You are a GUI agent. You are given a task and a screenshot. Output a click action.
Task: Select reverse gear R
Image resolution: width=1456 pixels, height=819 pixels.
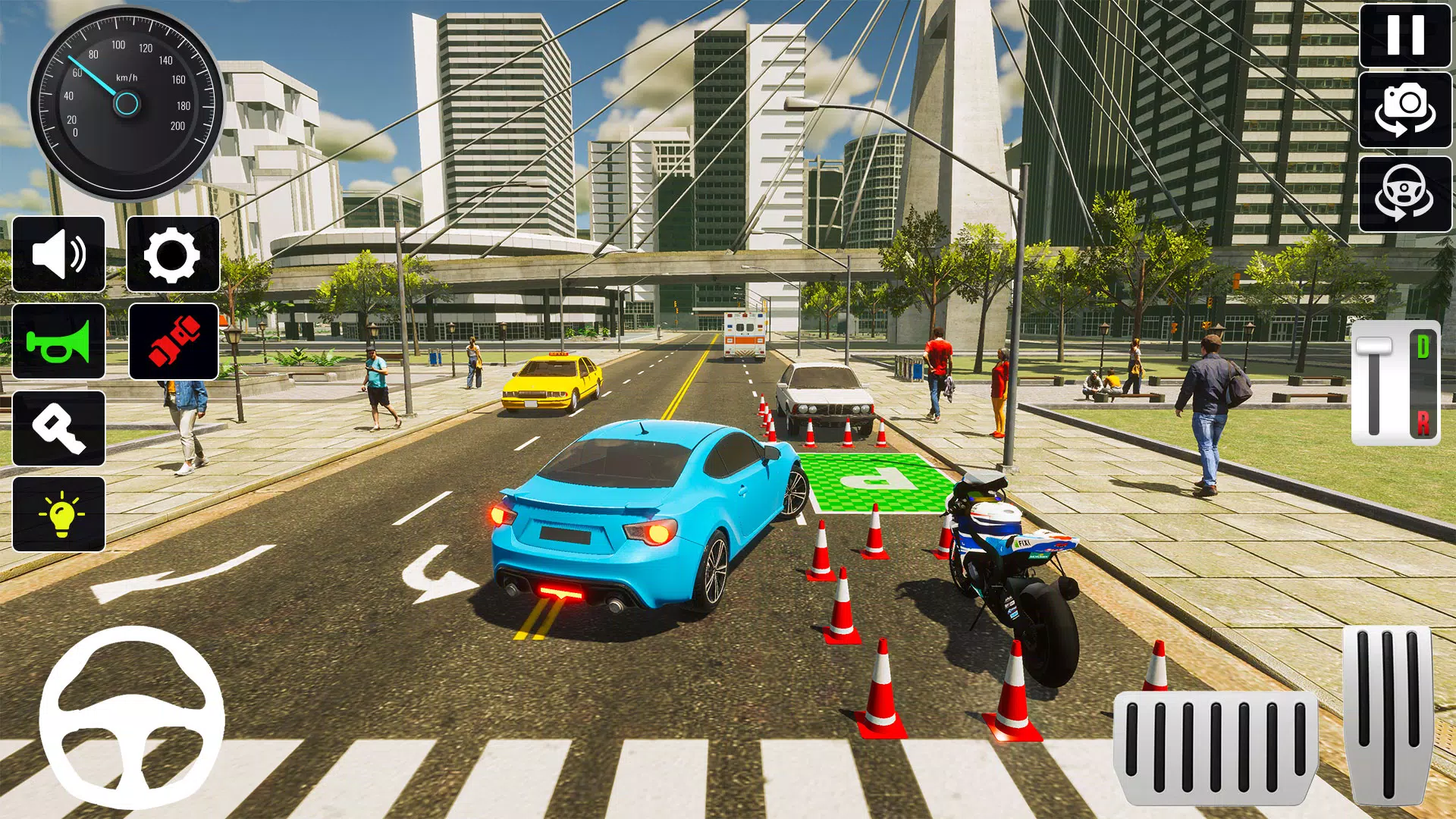point(1423,422)
